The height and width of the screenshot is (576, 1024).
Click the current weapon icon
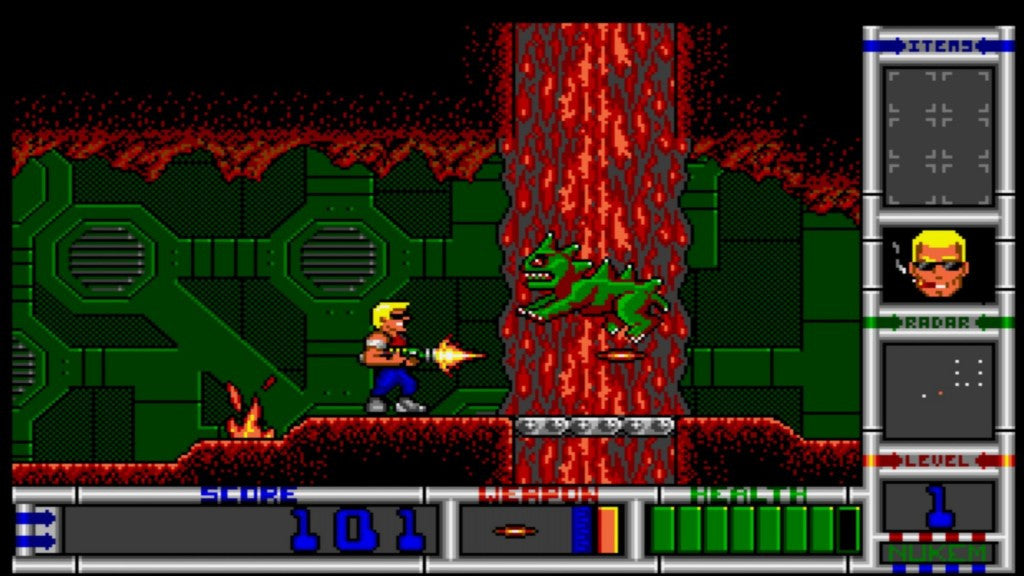(x=516, y=530)
